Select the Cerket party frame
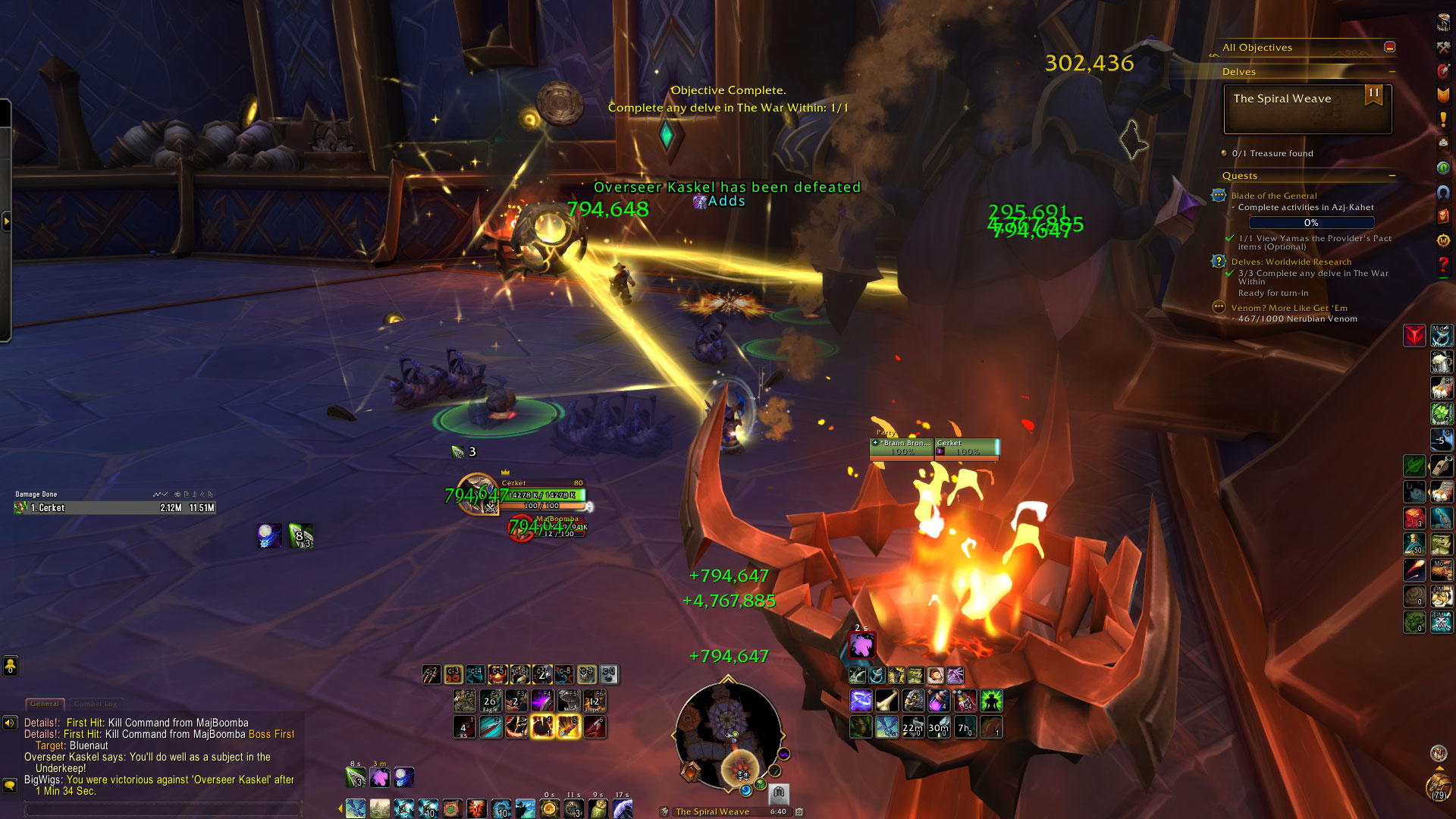Screen dimensions: 1456x819 click(967, 447)
